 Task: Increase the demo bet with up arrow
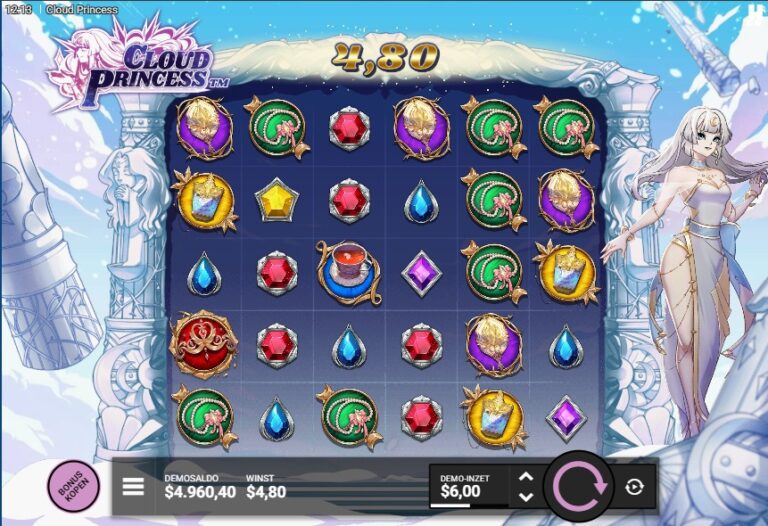[526, 477]
